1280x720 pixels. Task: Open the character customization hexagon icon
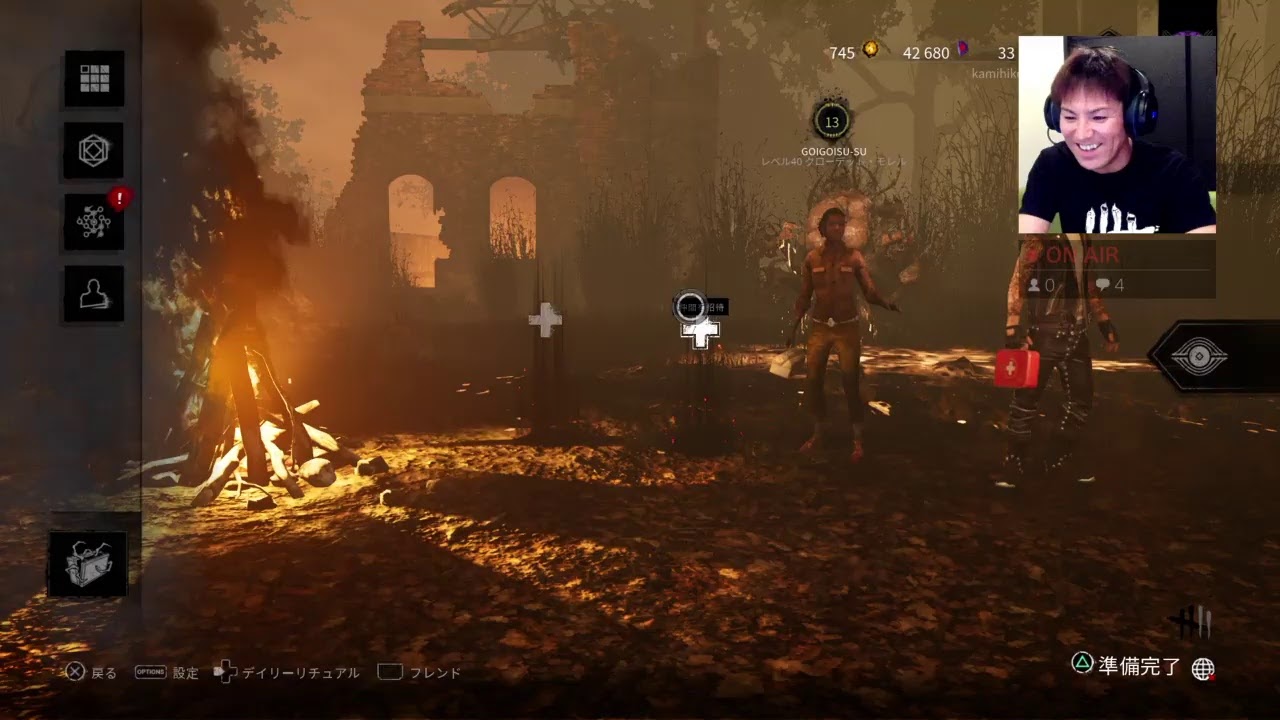(x=94, y=151)
